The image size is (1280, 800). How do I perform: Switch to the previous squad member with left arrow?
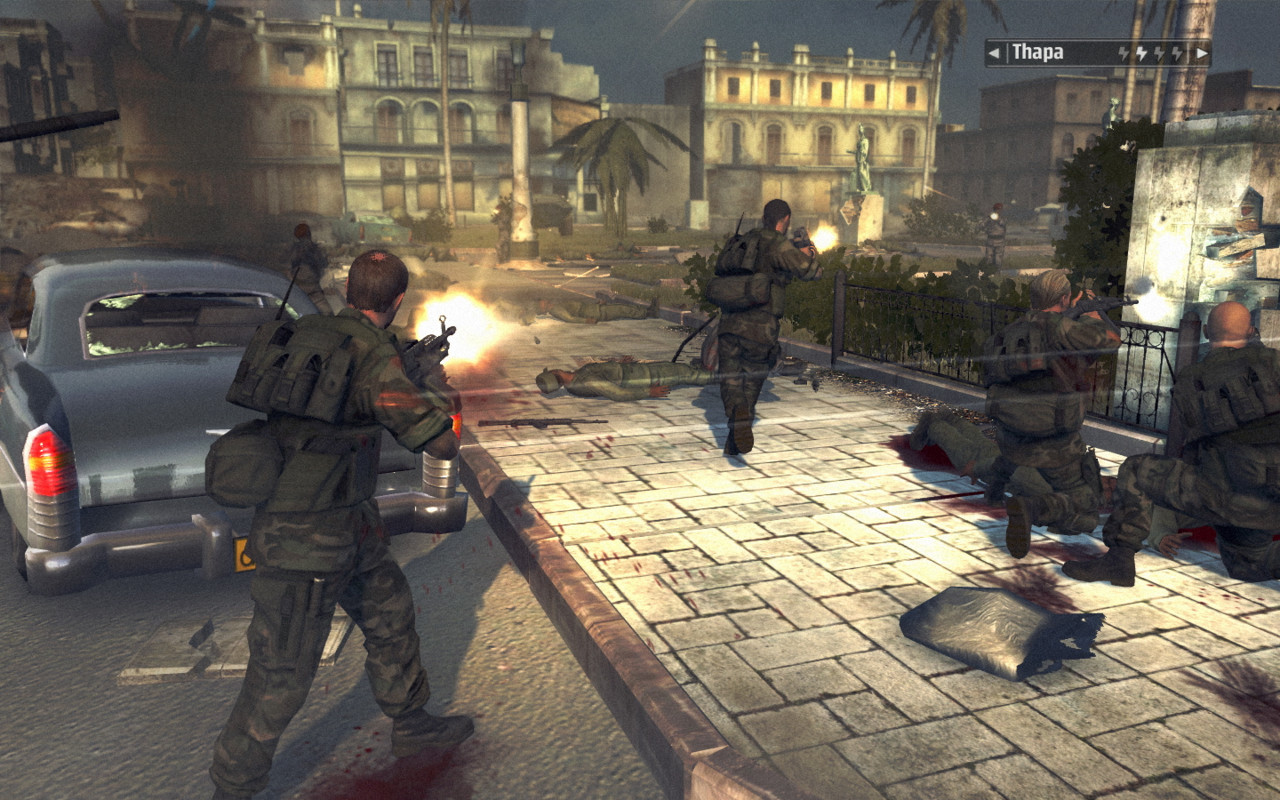994,53
